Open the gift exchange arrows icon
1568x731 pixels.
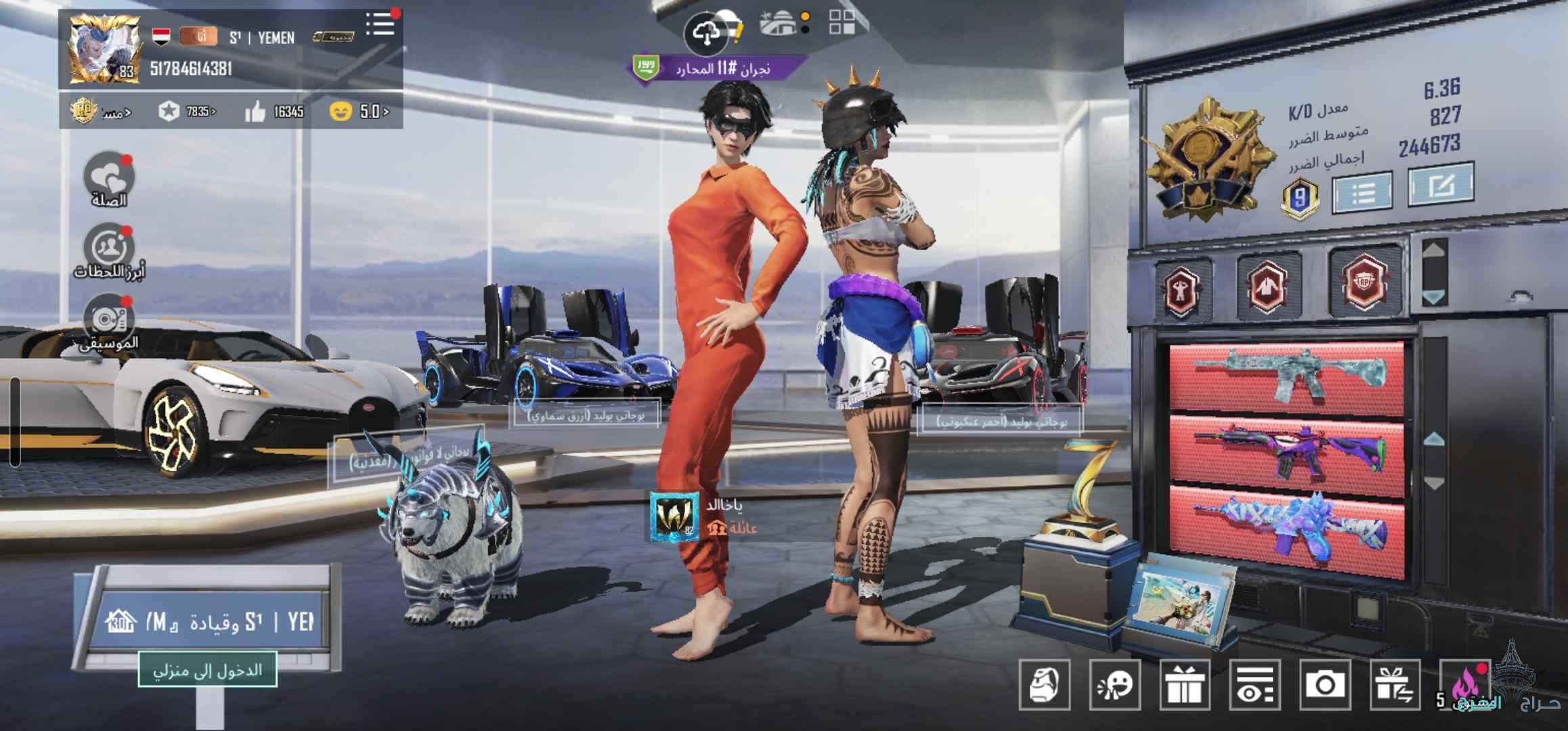pos(1395,685)
